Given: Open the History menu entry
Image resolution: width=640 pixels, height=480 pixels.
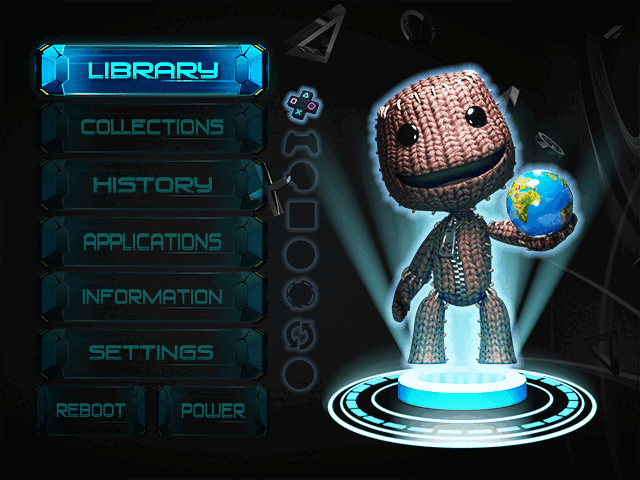Looking at the screenshot, I should 152,184.
